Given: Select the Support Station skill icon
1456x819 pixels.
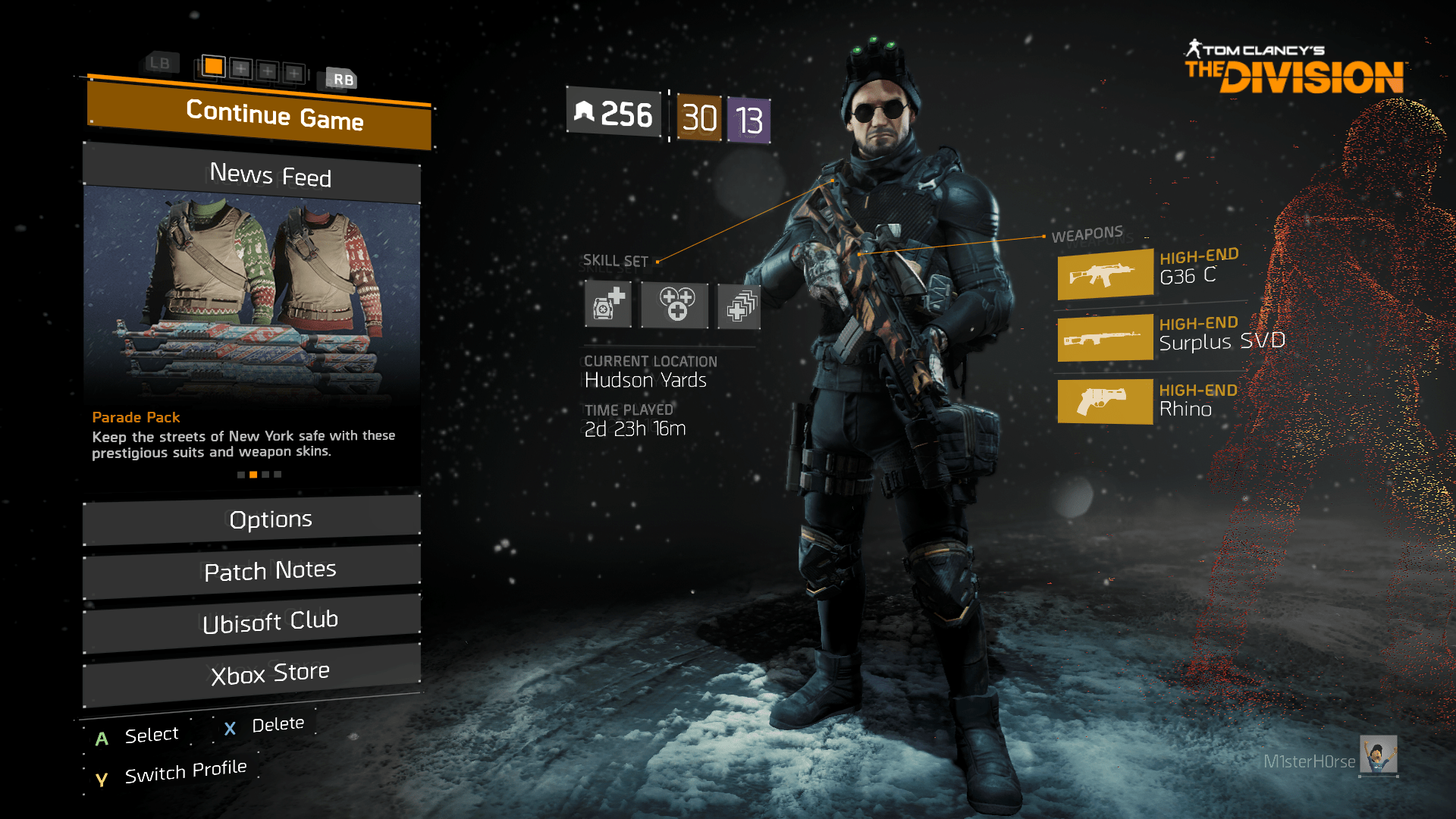Looking at the screenshot, I should click(673, 305).
